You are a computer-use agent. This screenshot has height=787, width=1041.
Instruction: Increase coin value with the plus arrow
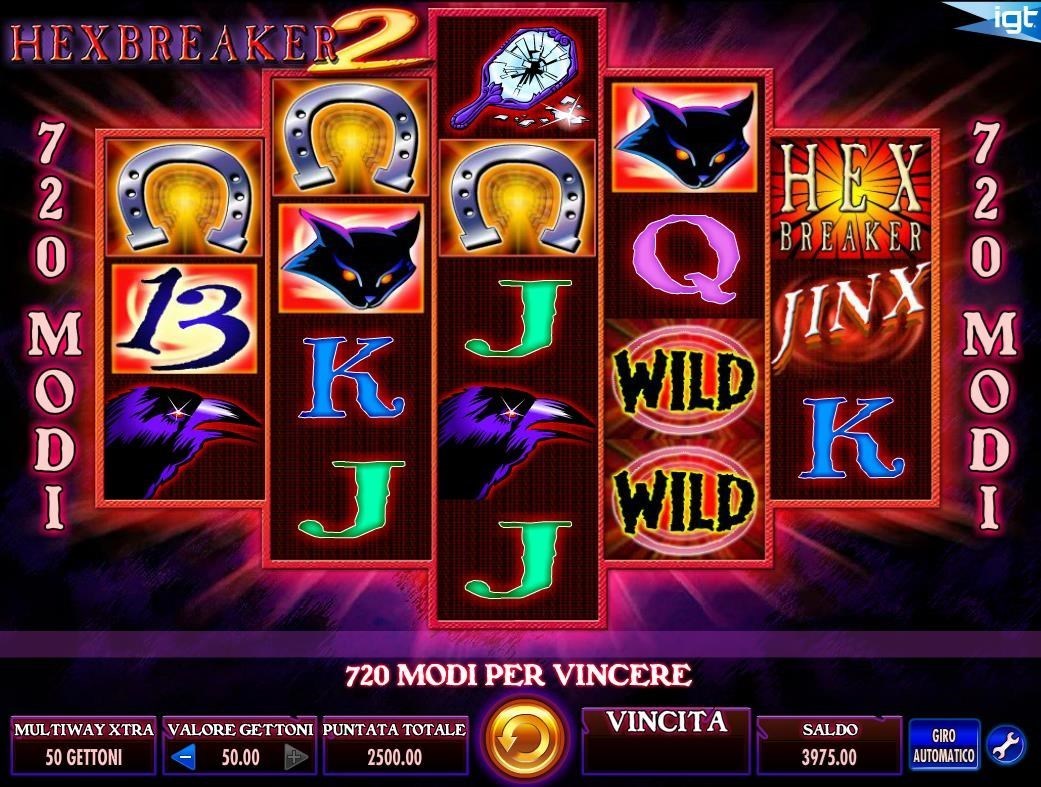click(295, 757)
